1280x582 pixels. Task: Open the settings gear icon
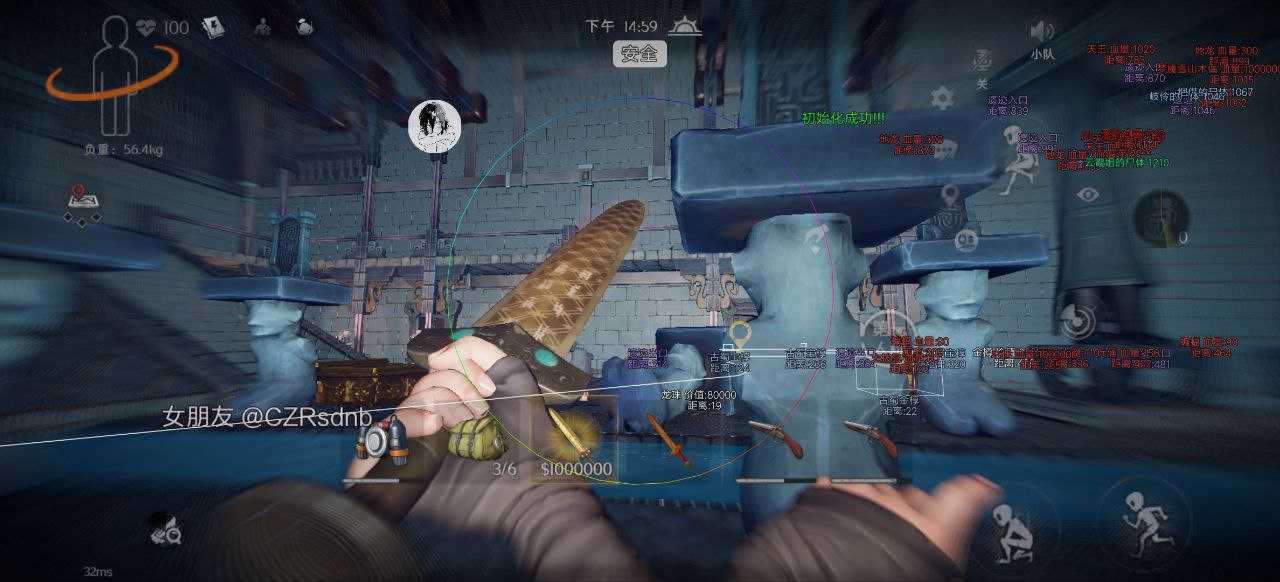tap(941, 97)
